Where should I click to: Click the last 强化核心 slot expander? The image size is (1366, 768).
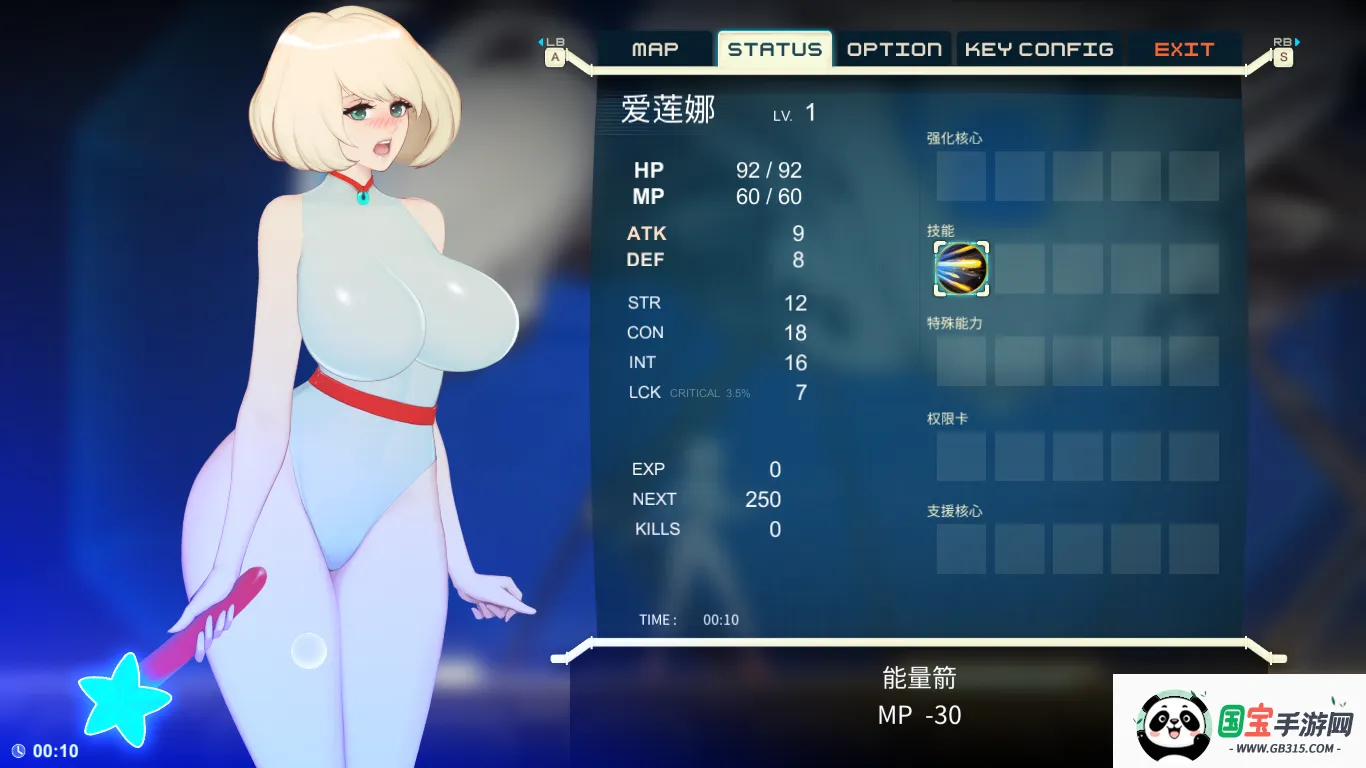1194,176
